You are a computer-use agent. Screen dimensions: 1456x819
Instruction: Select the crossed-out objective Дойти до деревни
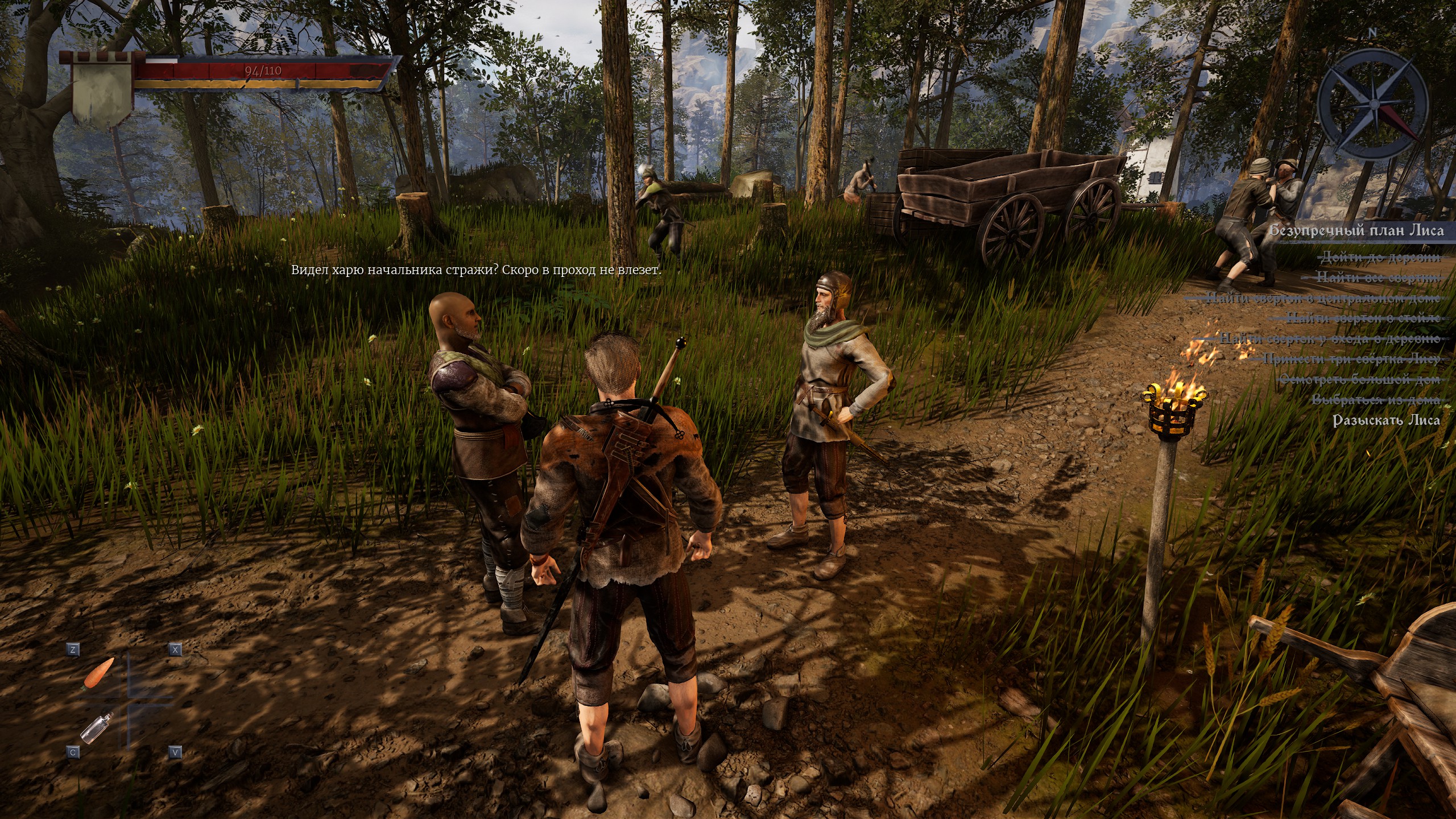point(1381,257)
